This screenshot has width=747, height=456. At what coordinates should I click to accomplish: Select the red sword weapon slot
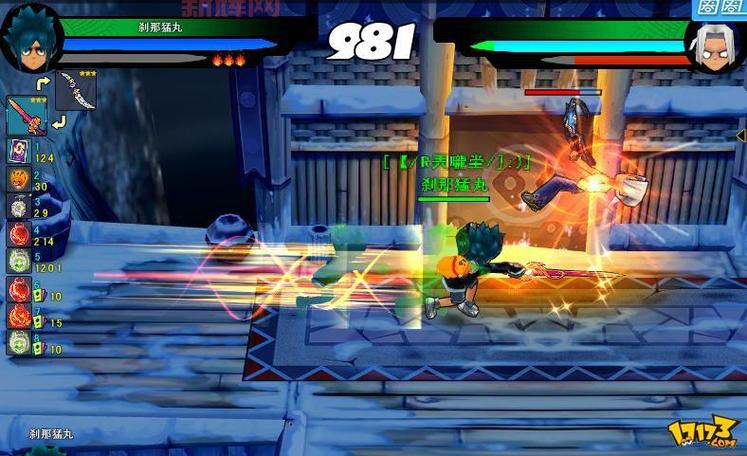tap(26, 117)
